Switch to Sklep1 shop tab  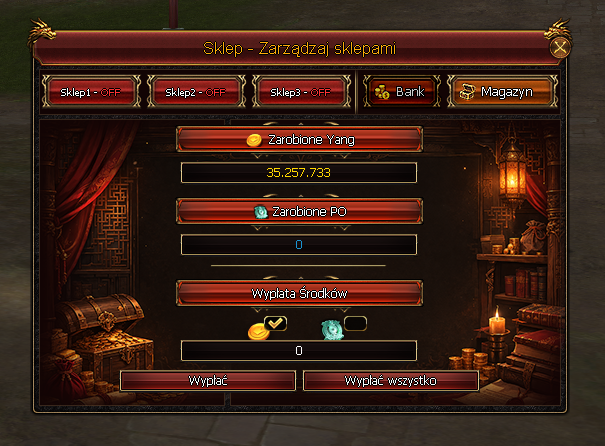coord(90,91)
